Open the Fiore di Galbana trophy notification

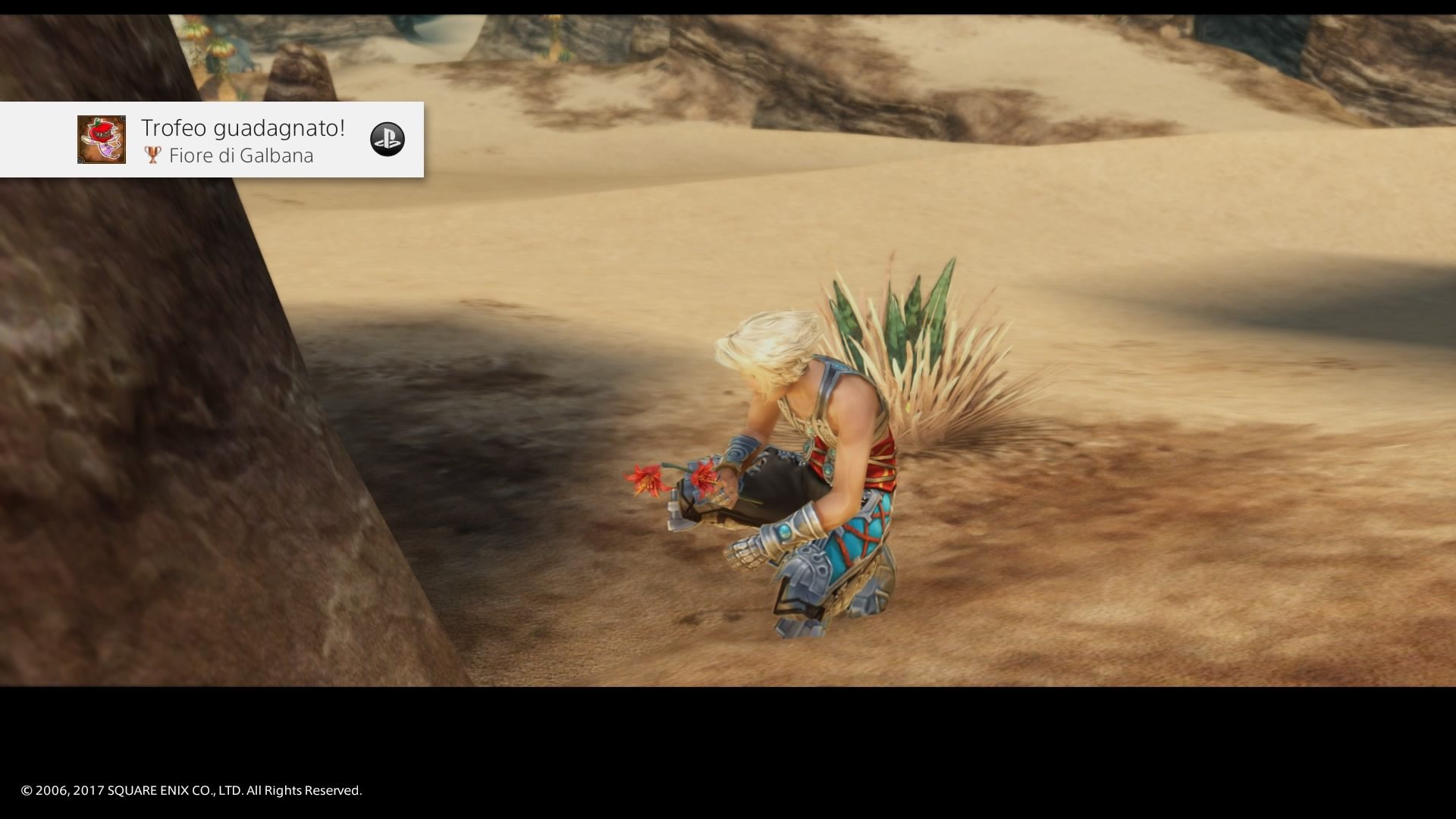[x=243, y=140]
